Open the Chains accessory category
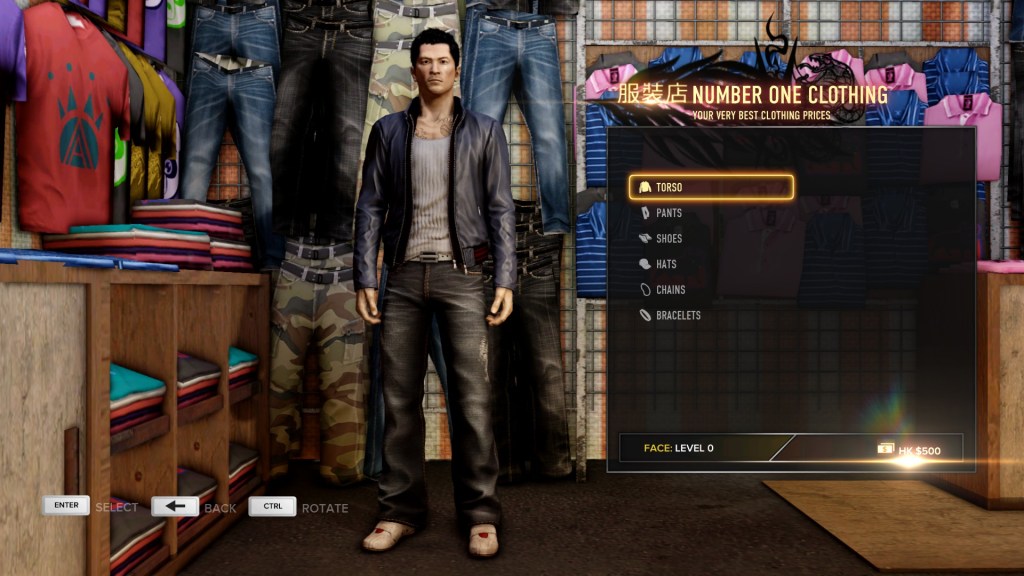1024x576 pixels. pos(670,290)
